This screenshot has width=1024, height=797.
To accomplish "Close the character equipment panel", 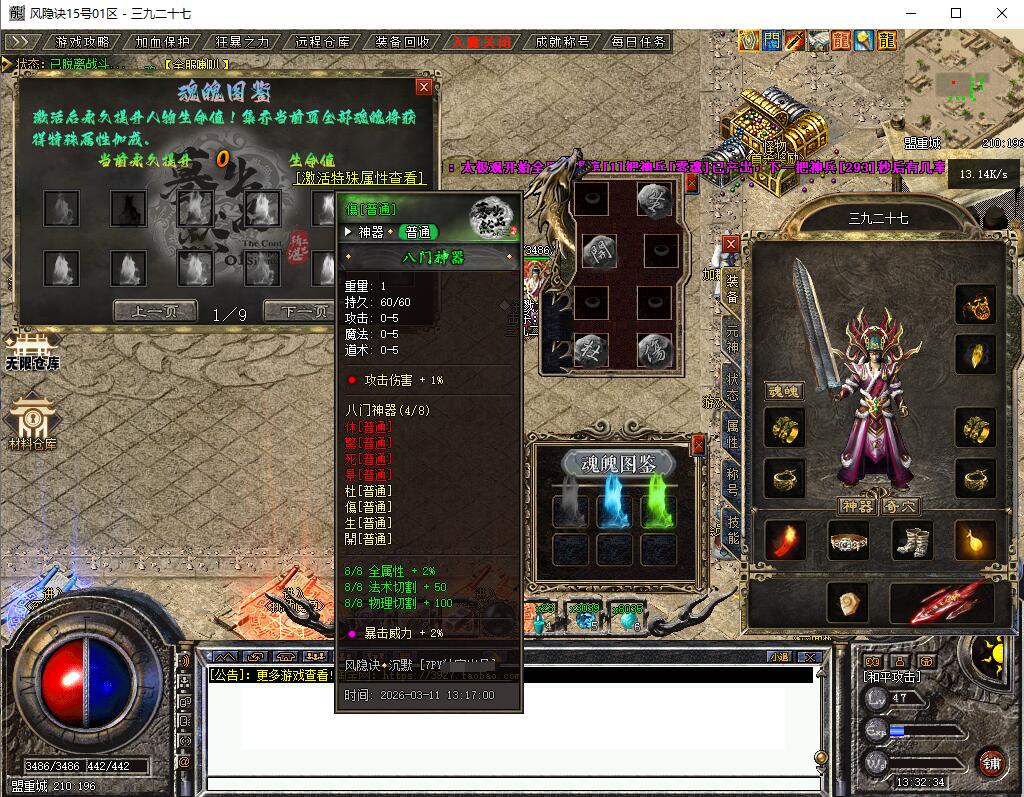I will tap(731, 244).
